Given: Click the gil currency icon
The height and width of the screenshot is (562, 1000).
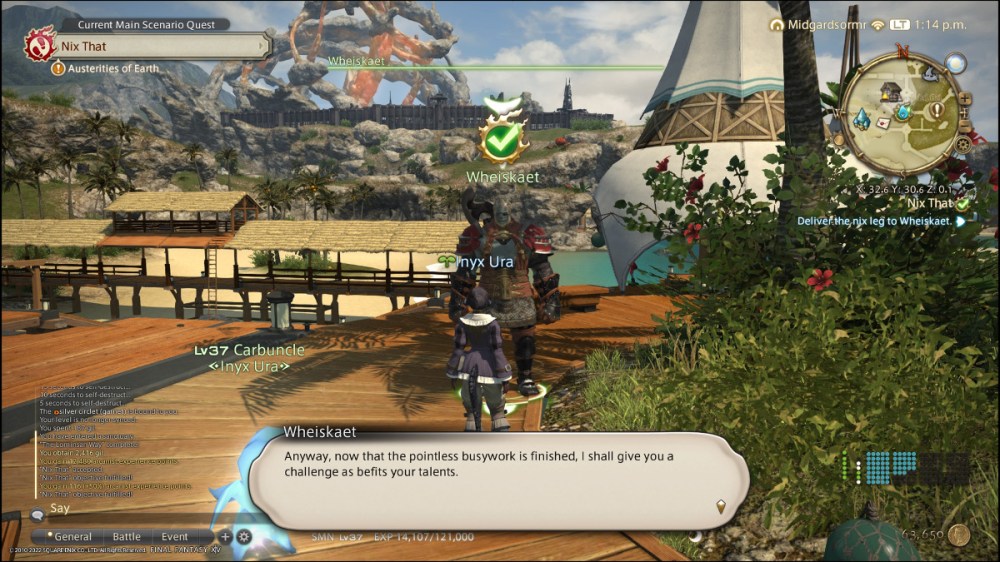Looking at the screenshot, I should [958, 535].
